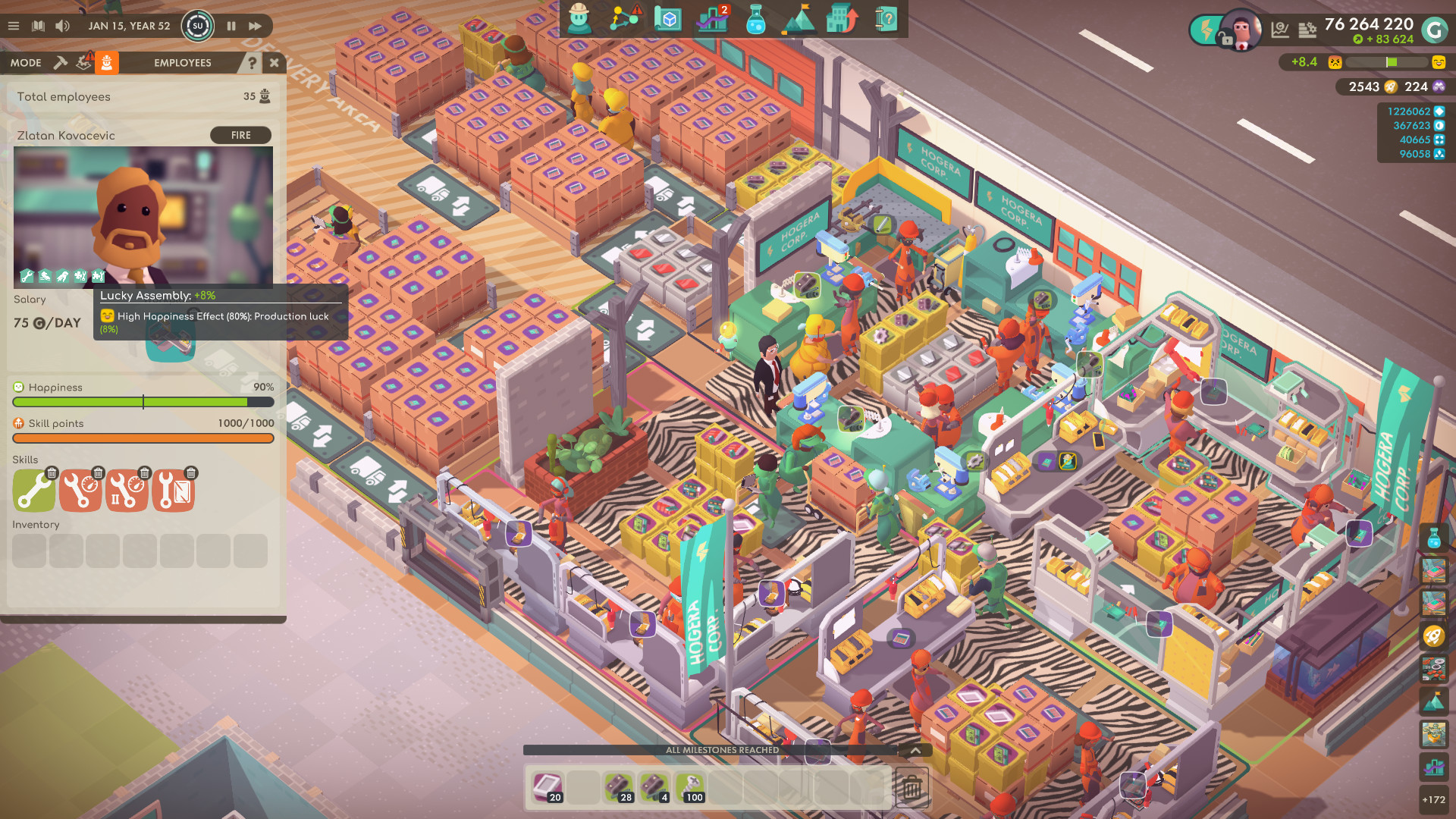Open the research lab flask icon
Image resolution: width=1456 pixels, height=819 pixels.
755,20
